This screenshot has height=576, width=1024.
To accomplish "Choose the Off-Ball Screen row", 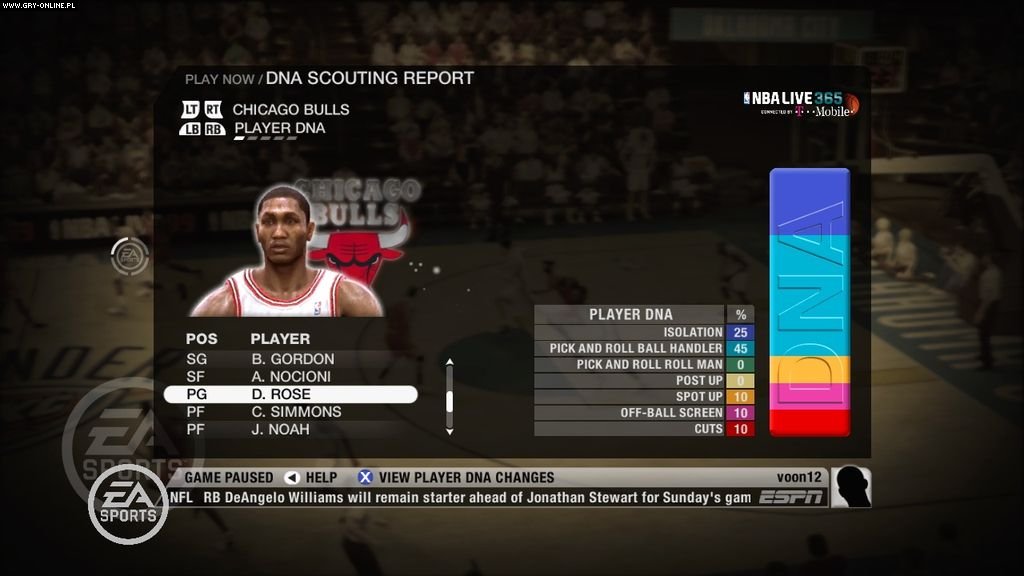I will [643, 412].
